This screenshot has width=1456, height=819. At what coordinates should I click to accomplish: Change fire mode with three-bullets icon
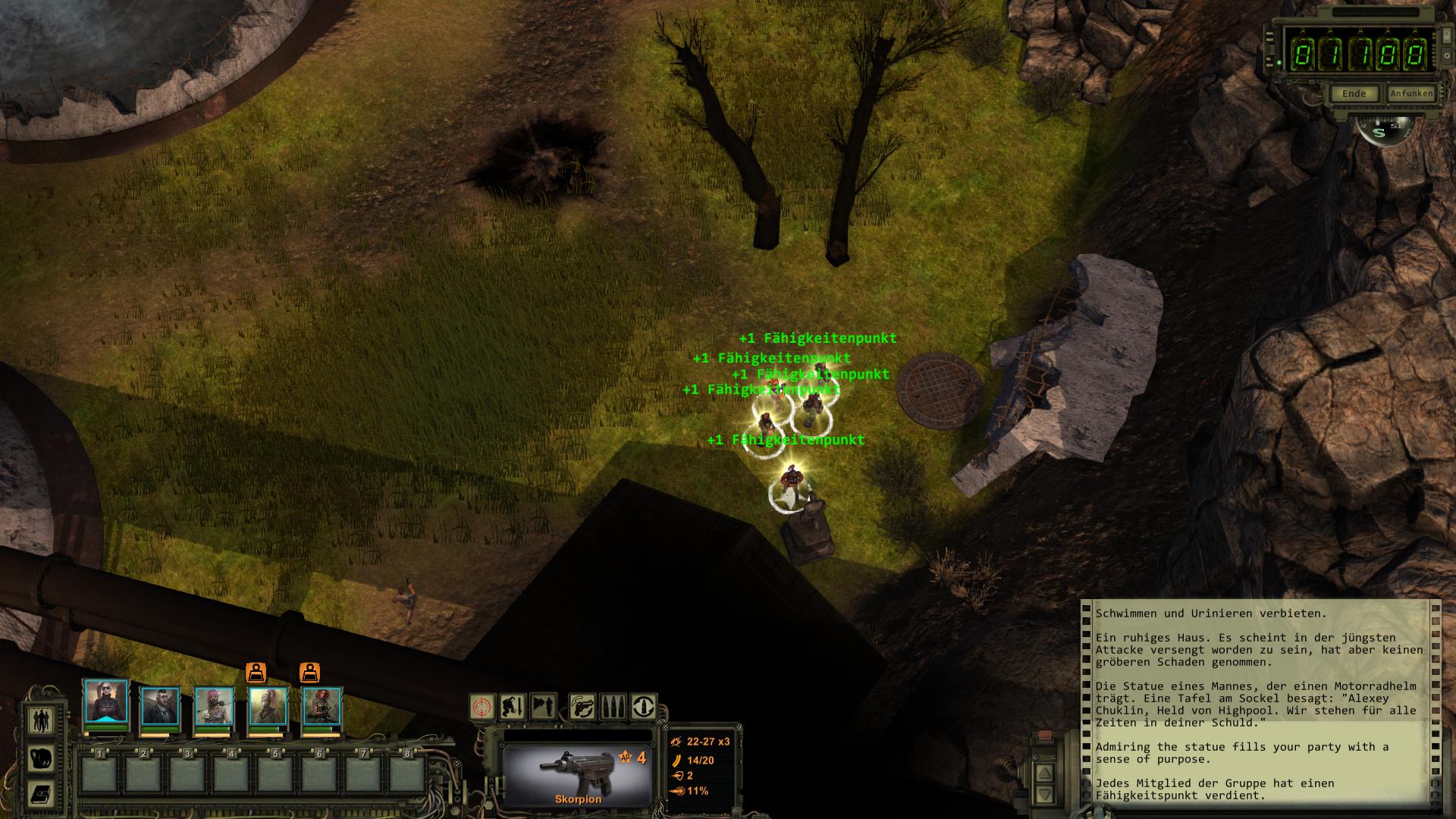[x=613, y=707]
